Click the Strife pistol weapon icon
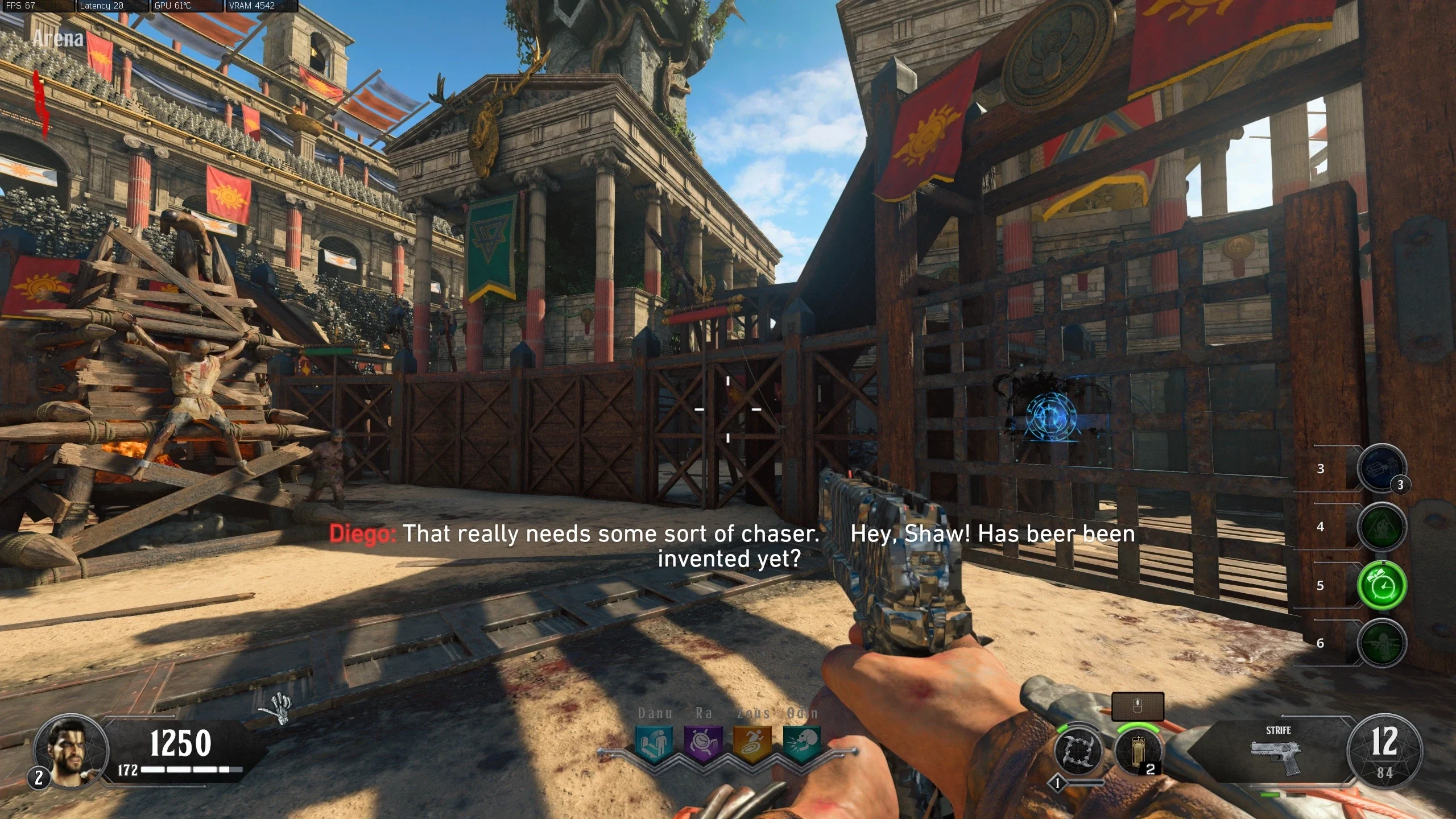 [x=1277, y=756]
